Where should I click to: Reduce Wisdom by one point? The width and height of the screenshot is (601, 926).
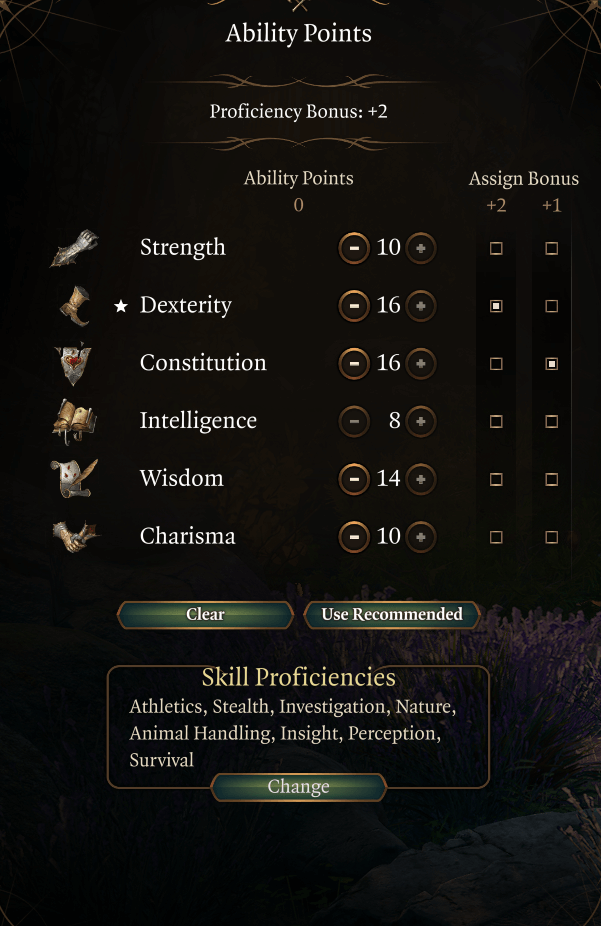click(x=353, y=480)
